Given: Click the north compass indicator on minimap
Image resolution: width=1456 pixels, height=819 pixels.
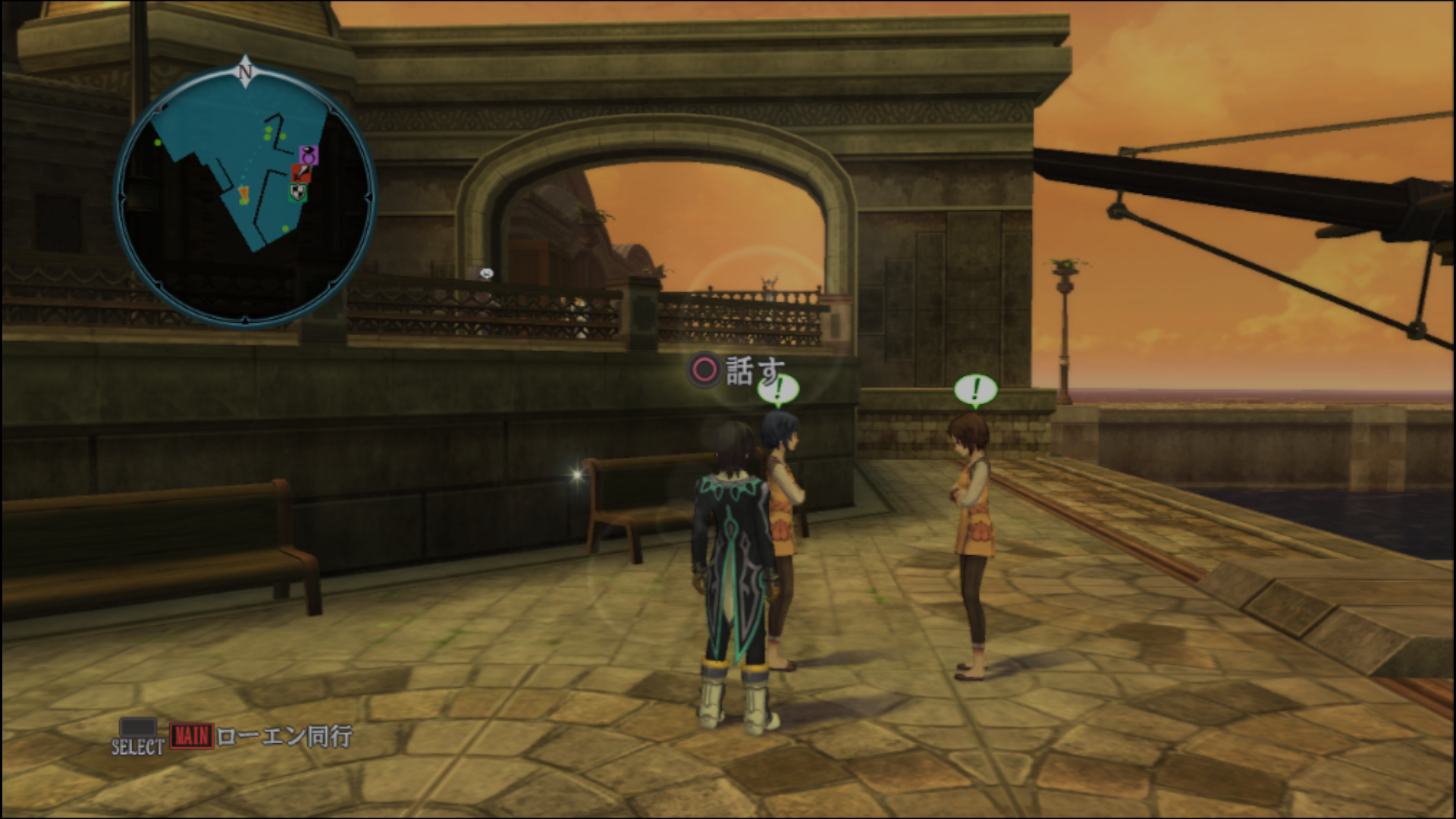Looking at the screenshot, I should (244, 71).
